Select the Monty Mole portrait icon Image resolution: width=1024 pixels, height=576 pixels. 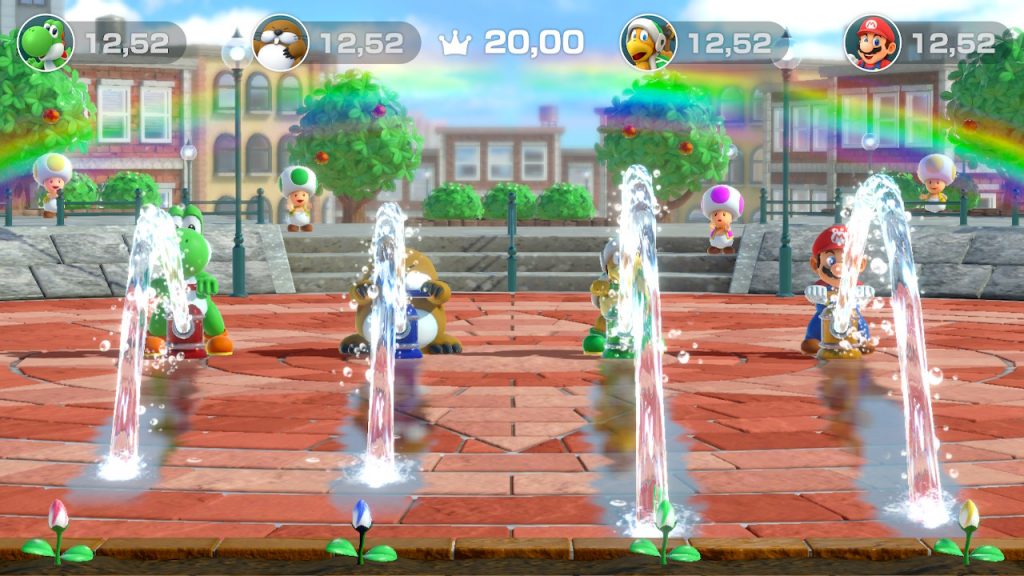[280, 43]
